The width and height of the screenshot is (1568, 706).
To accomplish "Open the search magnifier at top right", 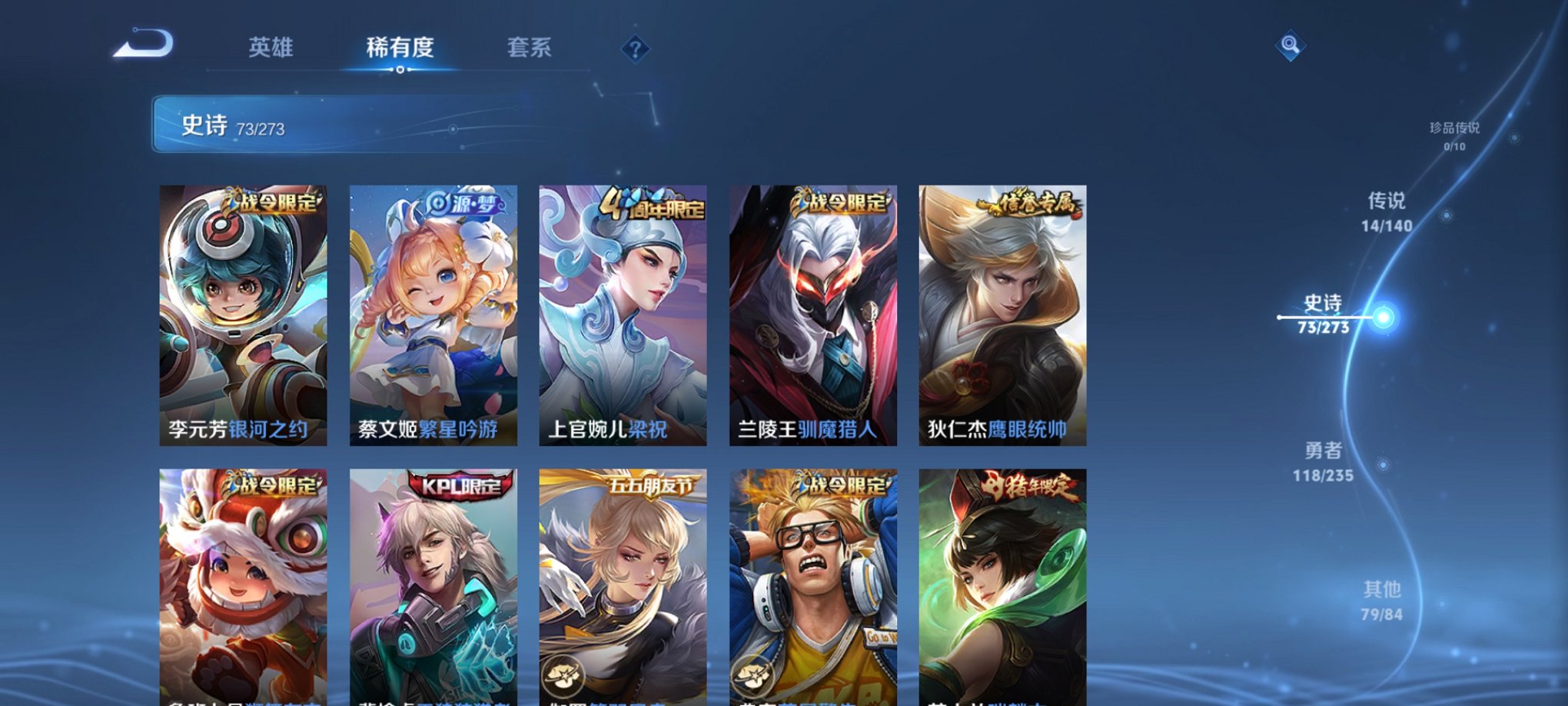I will coord(1291,46).
